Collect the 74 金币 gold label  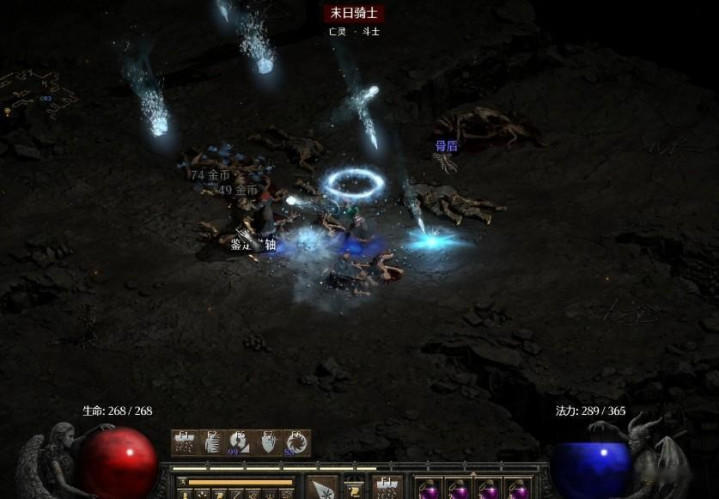[211, 175]
